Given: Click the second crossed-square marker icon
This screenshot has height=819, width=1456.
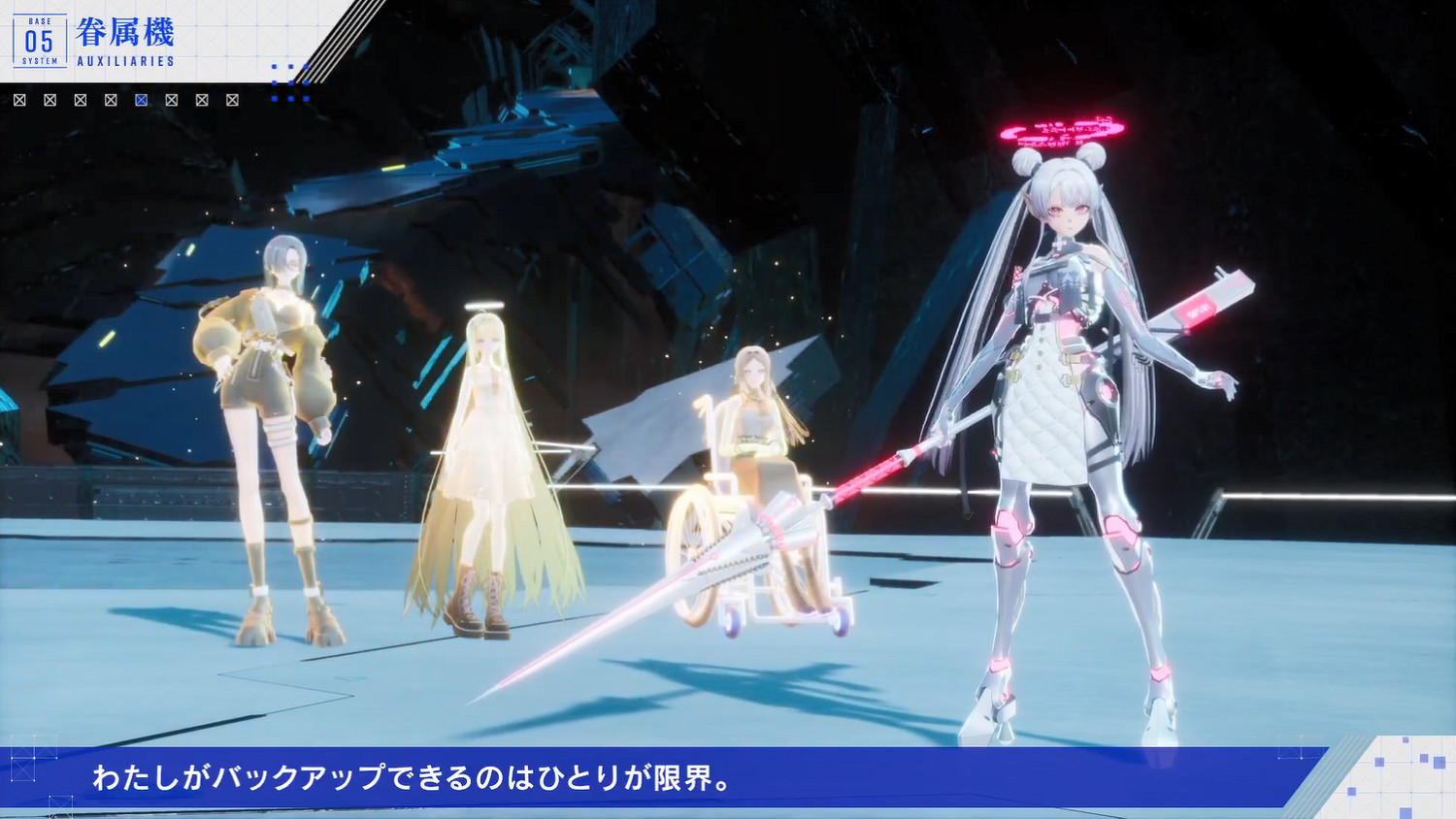Looking at the screenshot, I should pyautogui.click(x=50, y=99).
